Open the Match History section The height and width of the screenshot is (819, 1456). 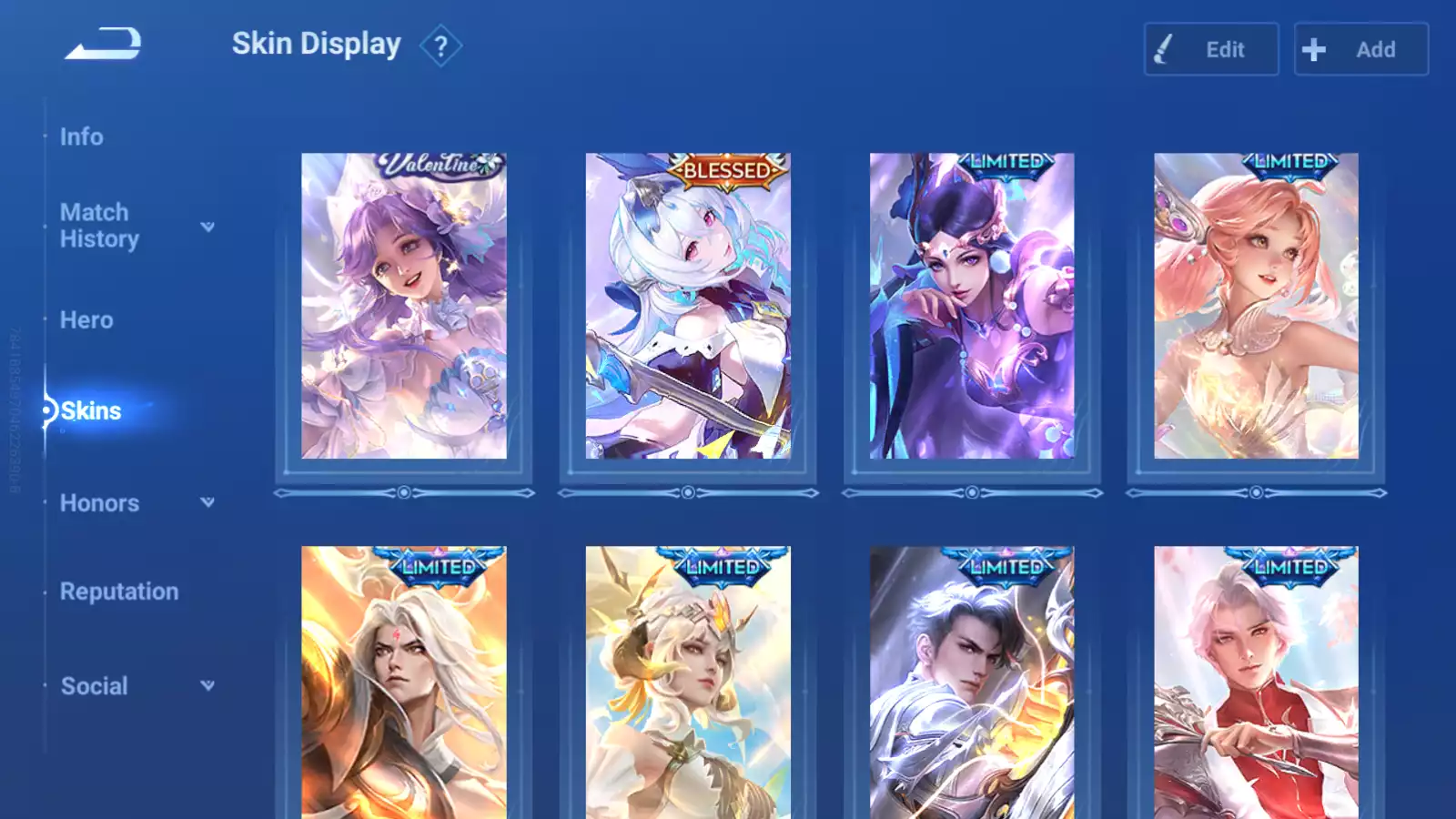[x=99, y=226]
